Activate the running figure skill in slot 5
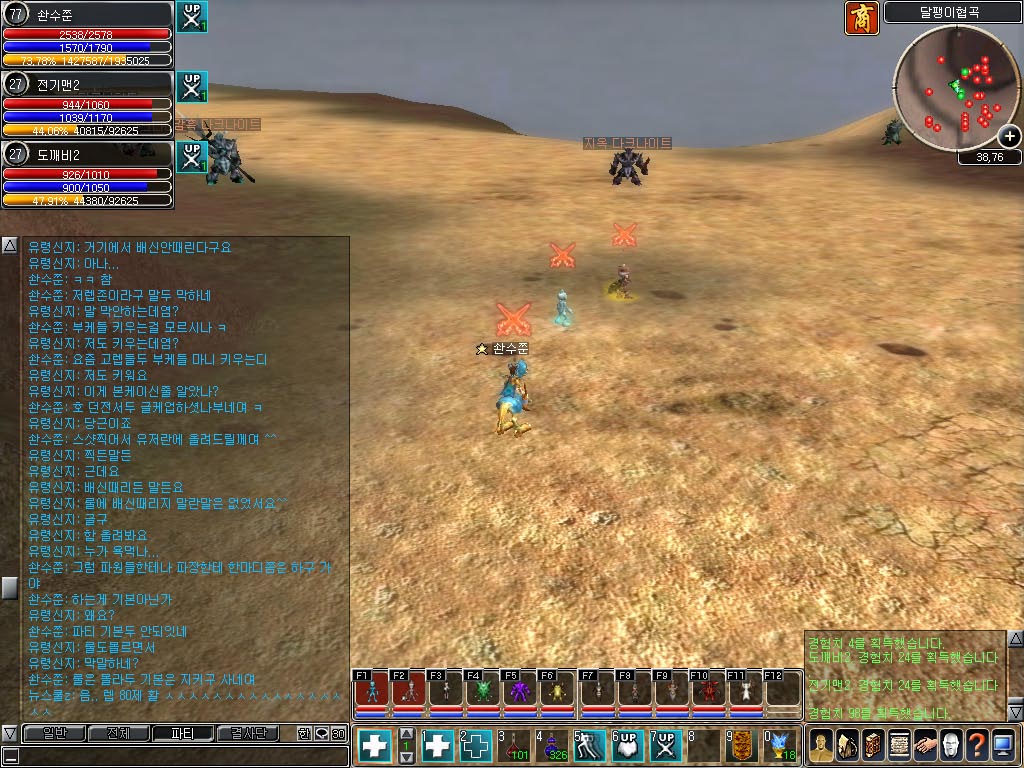The height and width of the screenshot is (768, 1024). click(590, 746)
